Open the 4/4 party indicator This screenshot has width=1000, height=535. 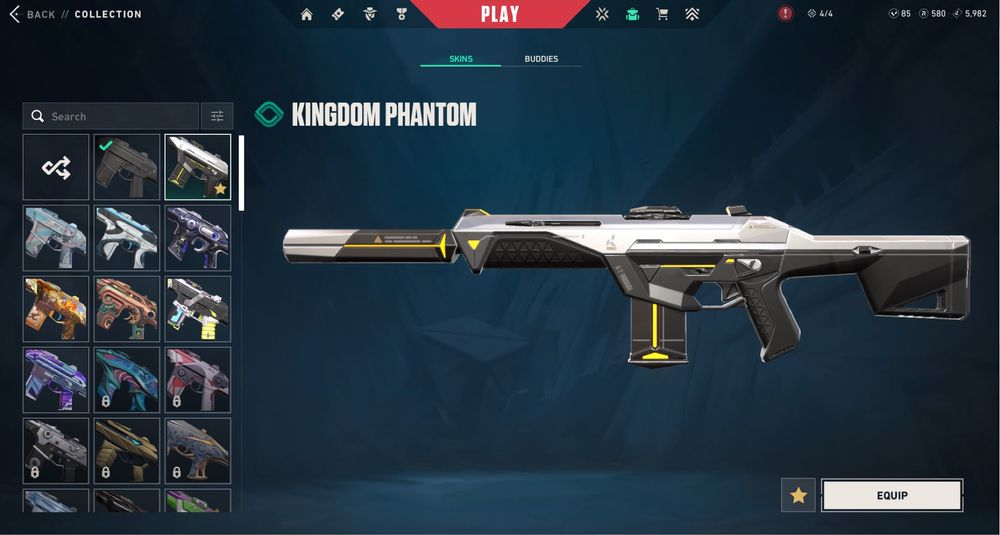(x=820, y=14)
